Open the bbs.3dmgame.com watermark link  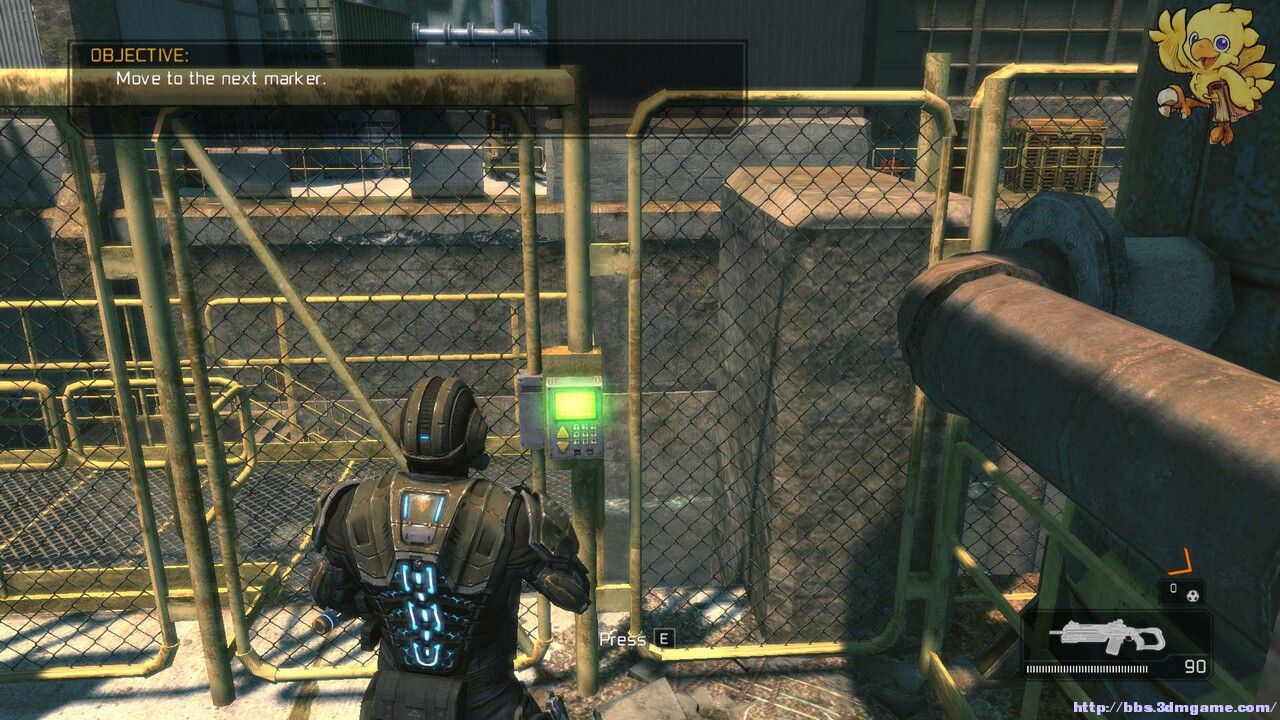1172,708
